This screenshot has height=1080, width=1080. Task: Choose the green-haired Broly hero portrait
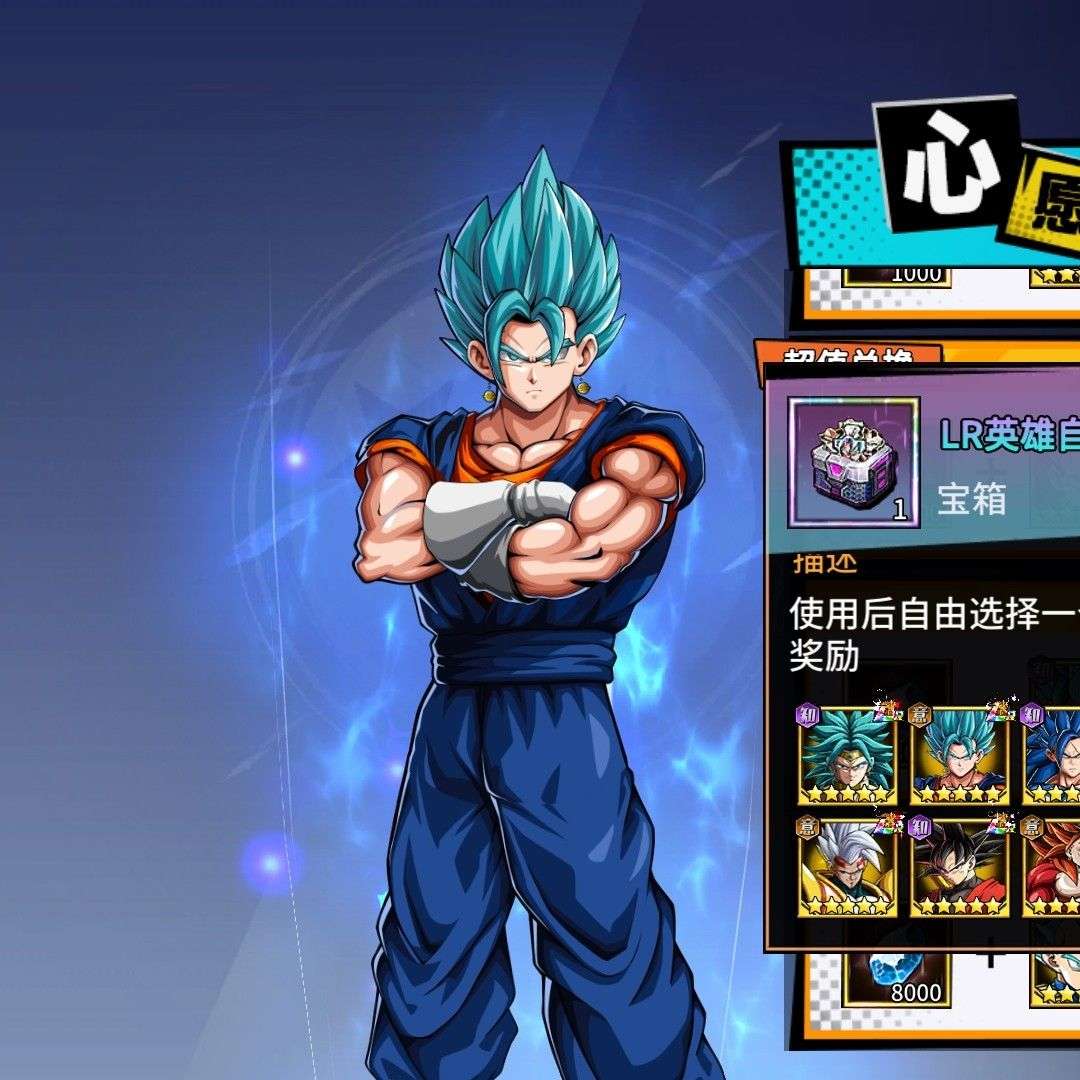tap(846, 756)
